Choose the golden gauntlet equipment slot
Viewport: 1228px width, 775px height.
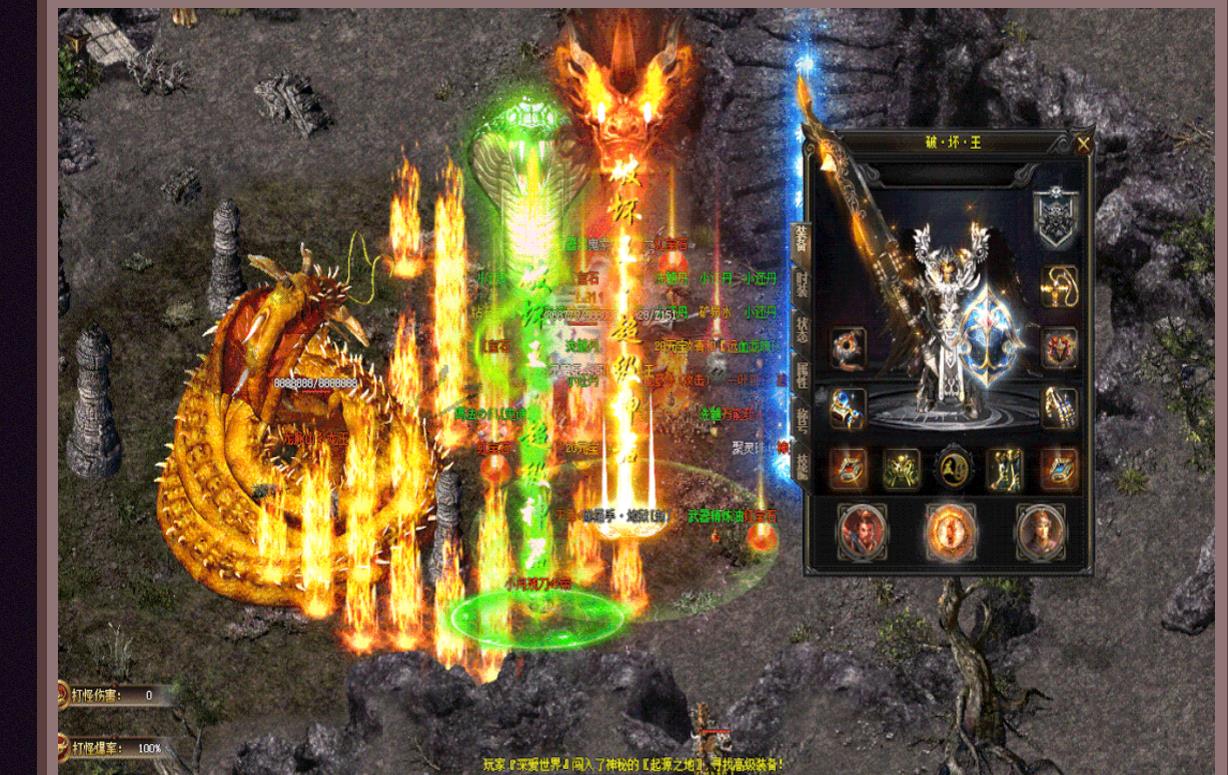1059,408
